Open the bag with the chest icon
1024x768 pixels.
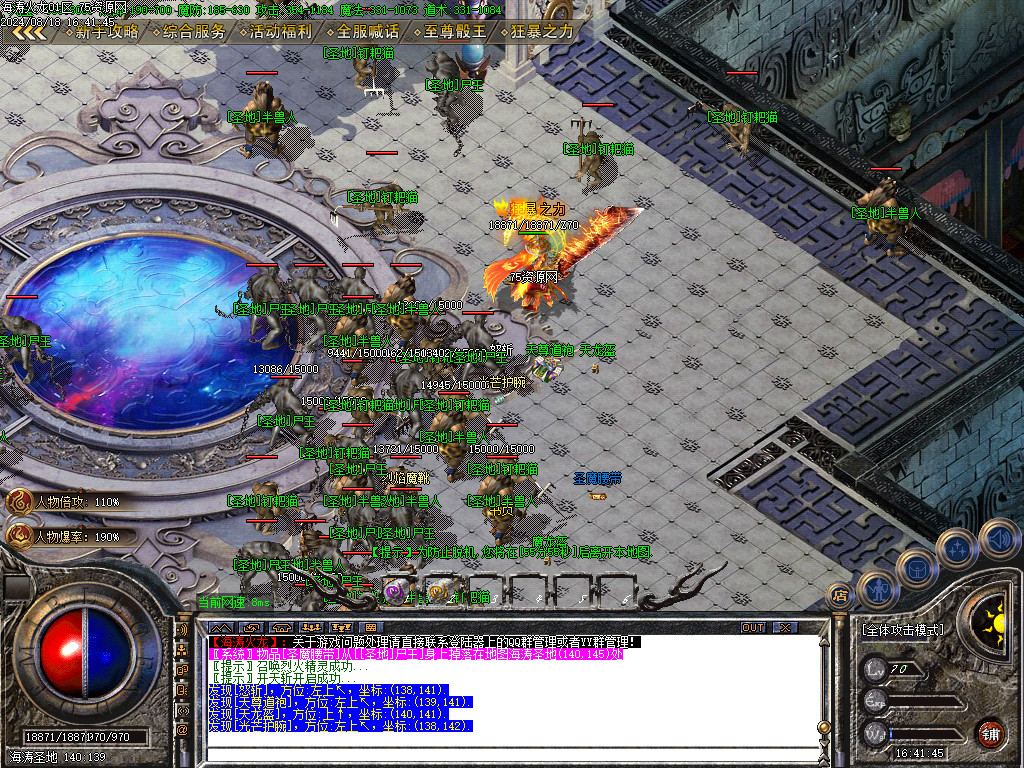915,568
